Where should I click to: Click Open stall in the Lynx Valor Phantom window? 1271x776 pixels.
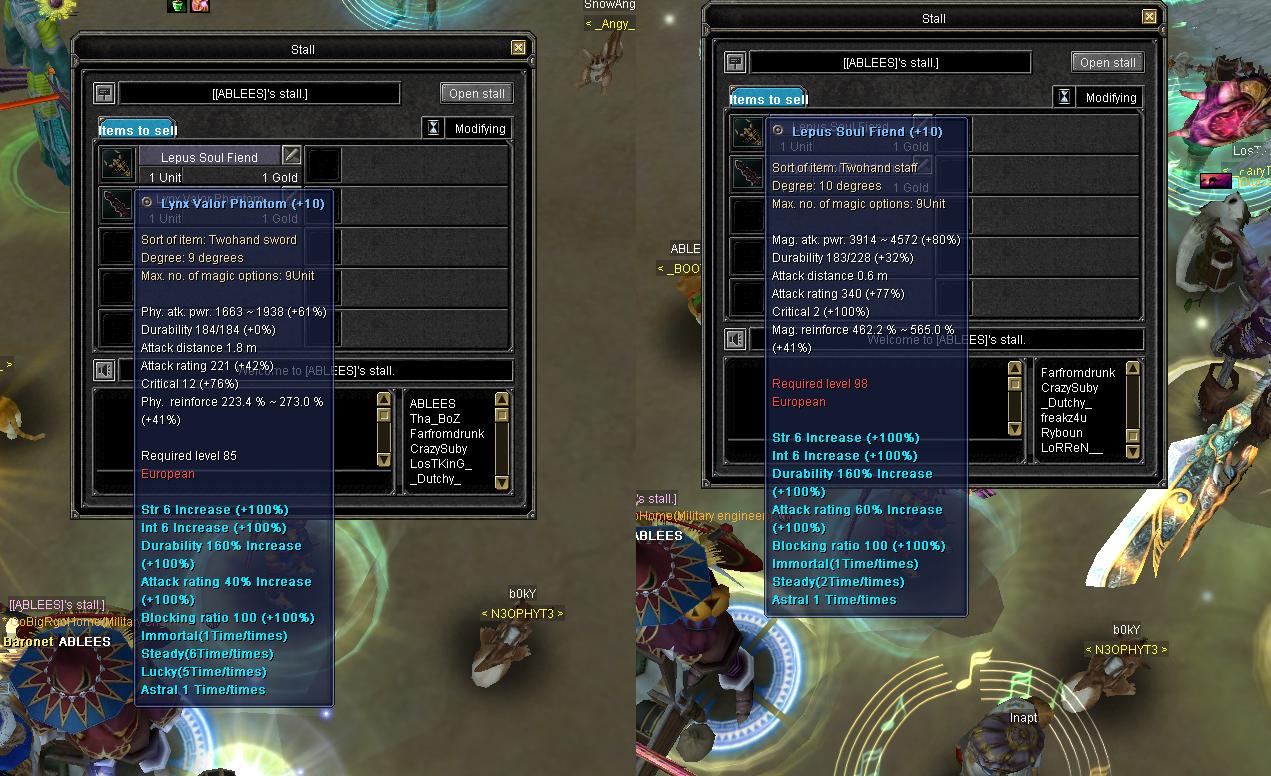pyautogui.click(x=477, y=93)
